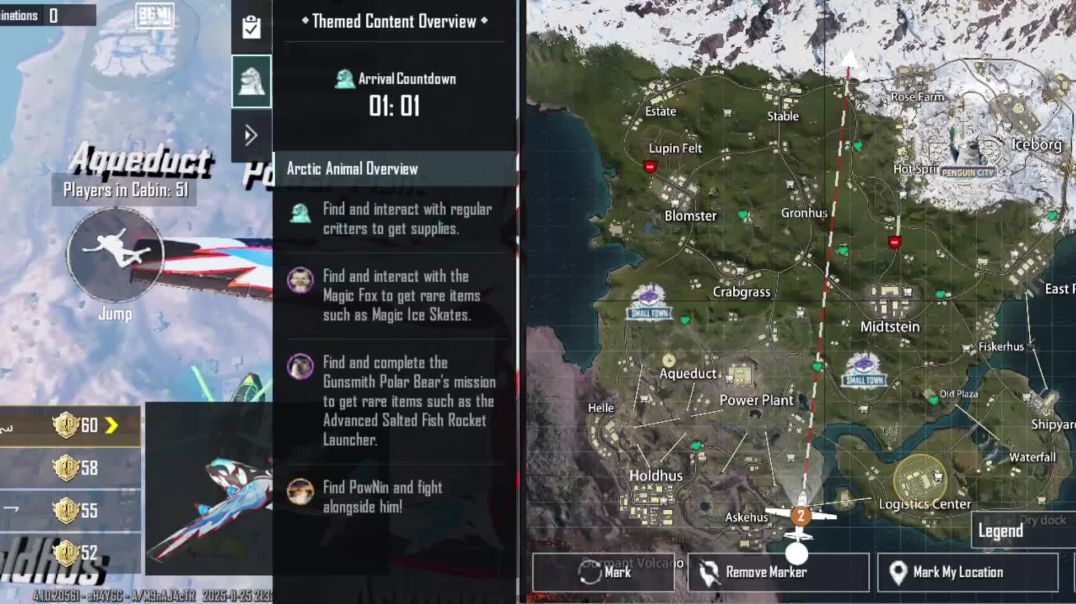1076x604 pixels.
Task: Tap the Jump parachute button
Action: tap(115, 254)
